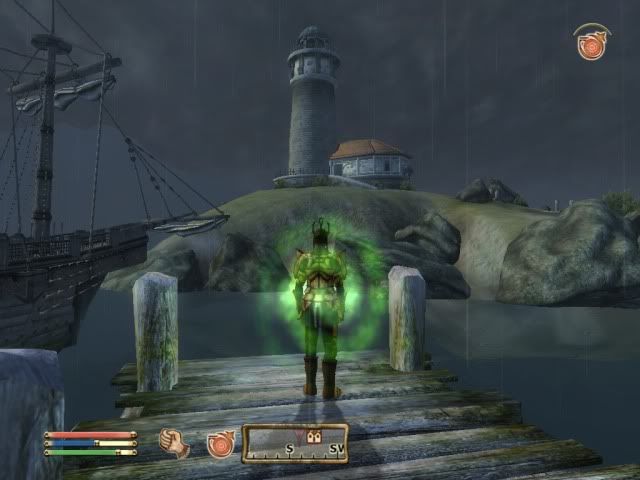Click the active spell effect icon with timer arc

[591, 43]
